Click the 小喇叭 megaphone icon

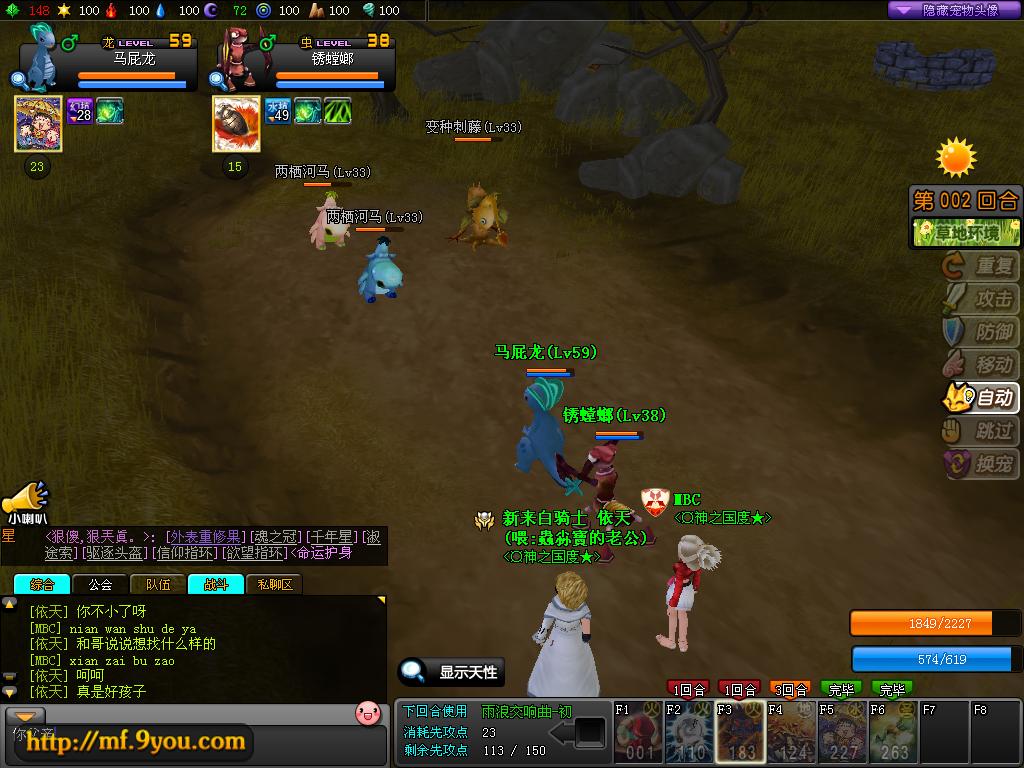coord(25,500)
